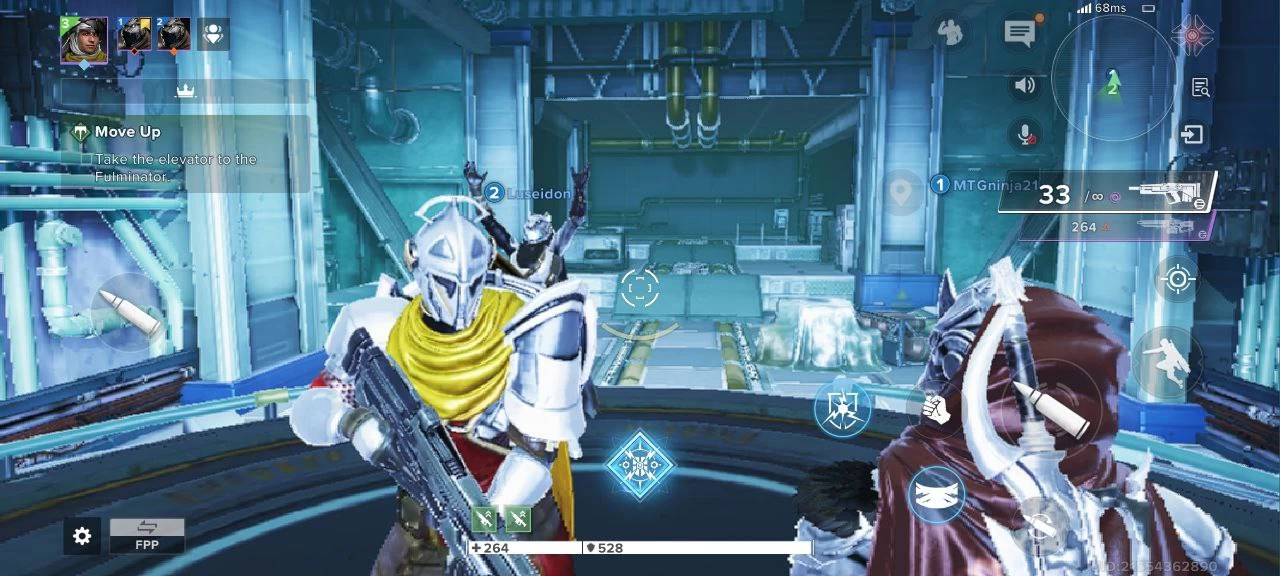Screen dimensions: 1280x576
Task: Open the emote flexing figure icon
Action: (949, 33)
